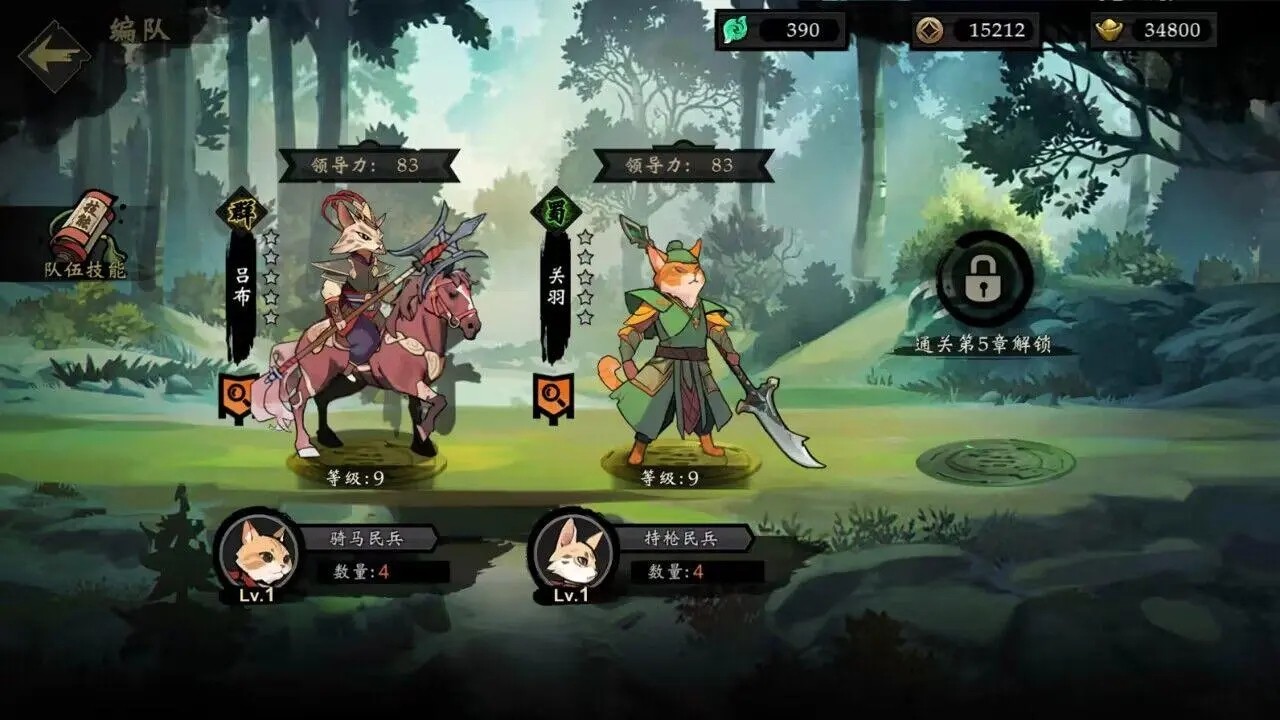Click the padlock icon on the locked slot
The image size is (1280, 720).
click(x=984, y=280)
